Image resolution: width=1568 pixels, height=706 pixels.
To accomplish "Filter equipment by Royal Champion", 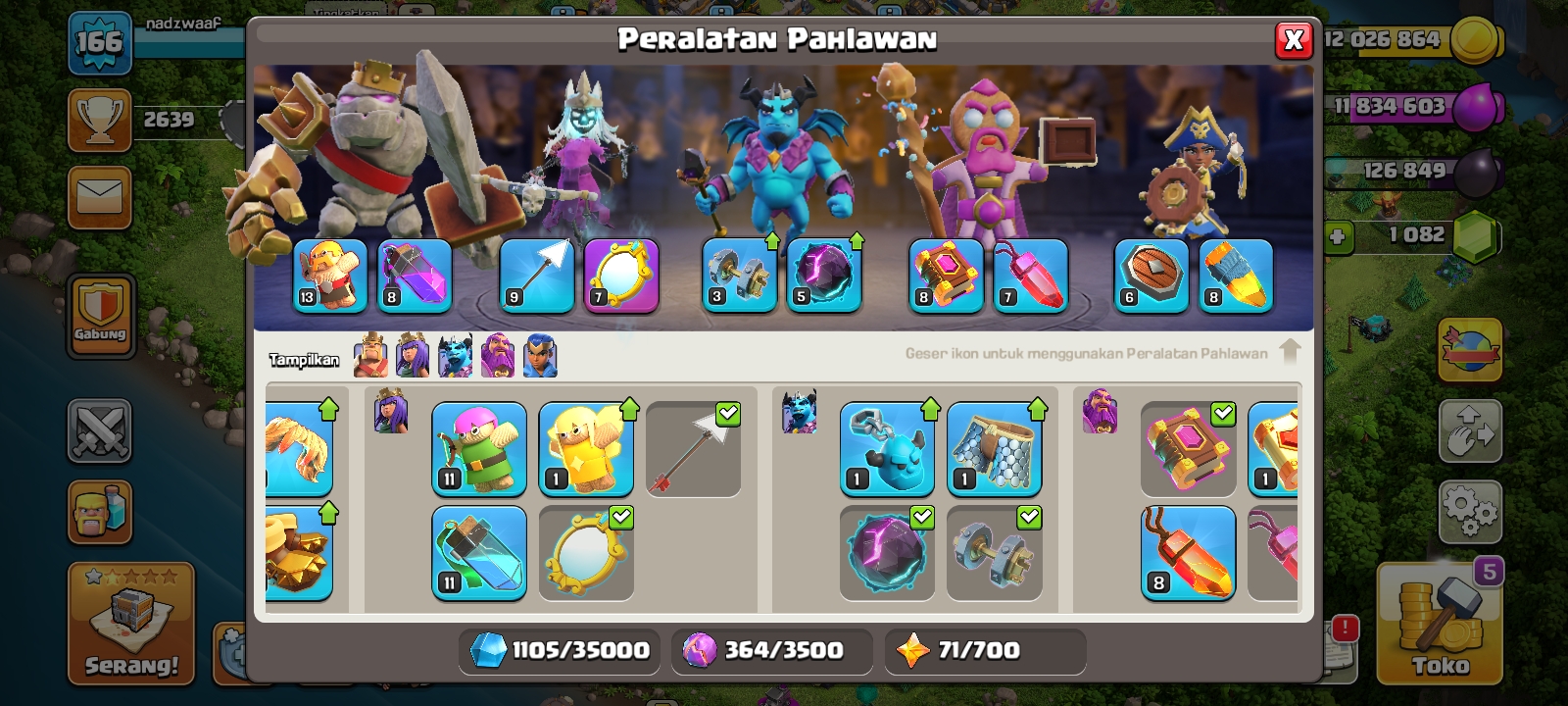I will click(x=540, y=355).
